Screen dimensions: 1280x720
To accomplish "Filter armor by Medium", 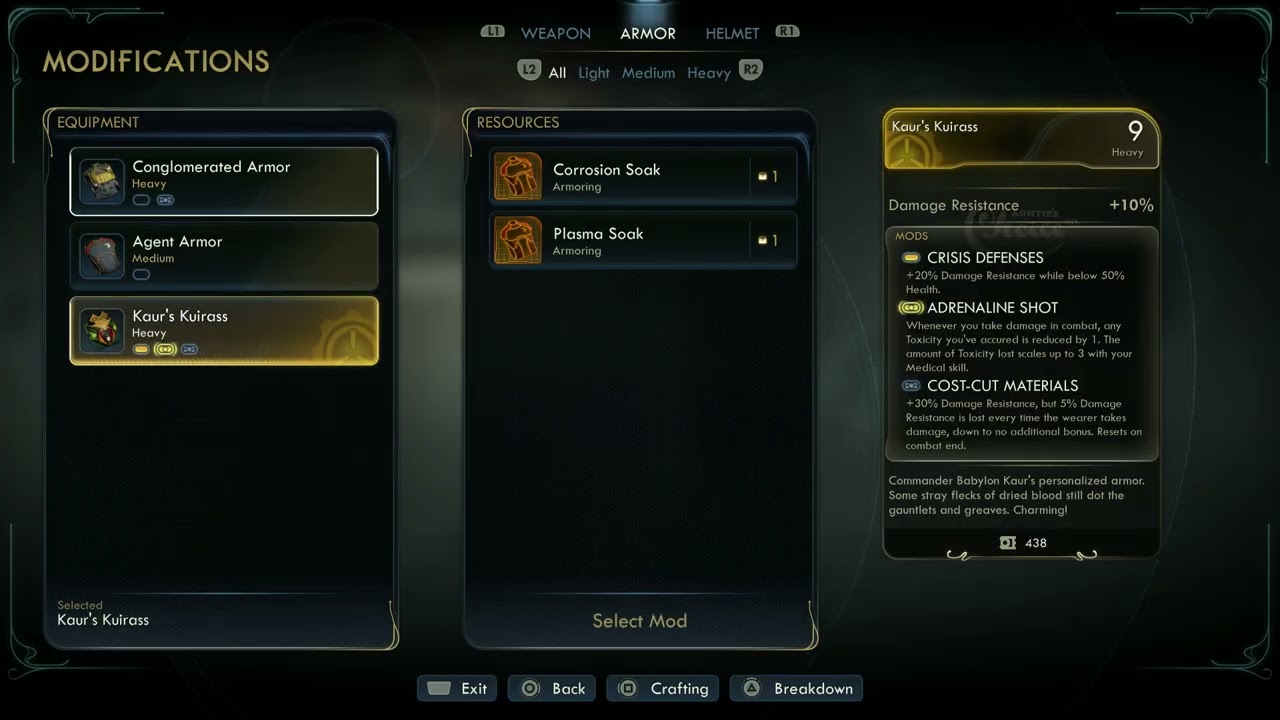I will (648, 73).
